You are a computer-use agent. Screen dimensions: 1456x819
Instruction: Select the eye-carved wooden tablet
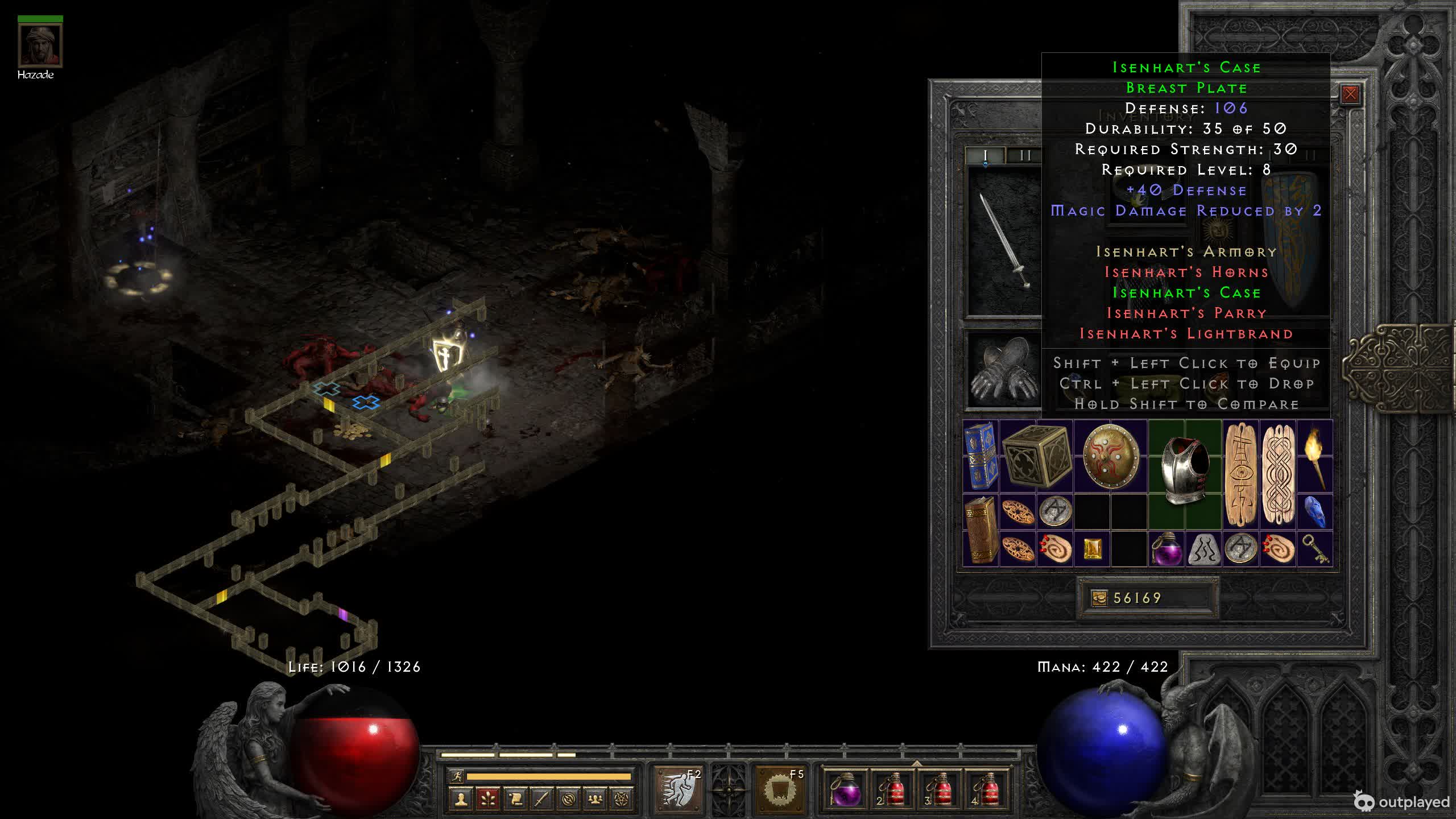tap(1240, 474)
